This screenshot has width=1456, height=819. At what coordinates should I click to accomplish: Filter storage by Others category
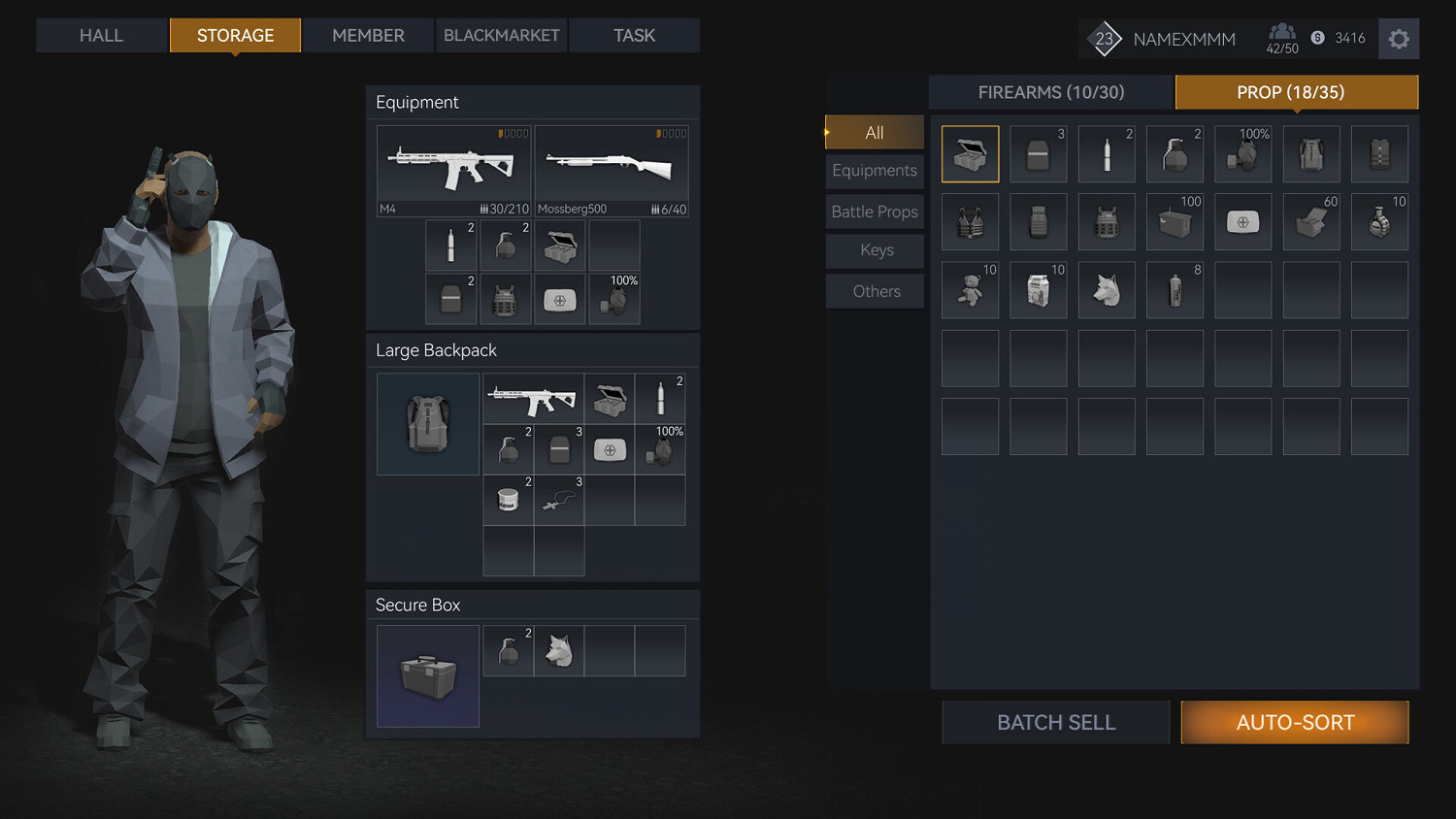[x=874, y=290]
